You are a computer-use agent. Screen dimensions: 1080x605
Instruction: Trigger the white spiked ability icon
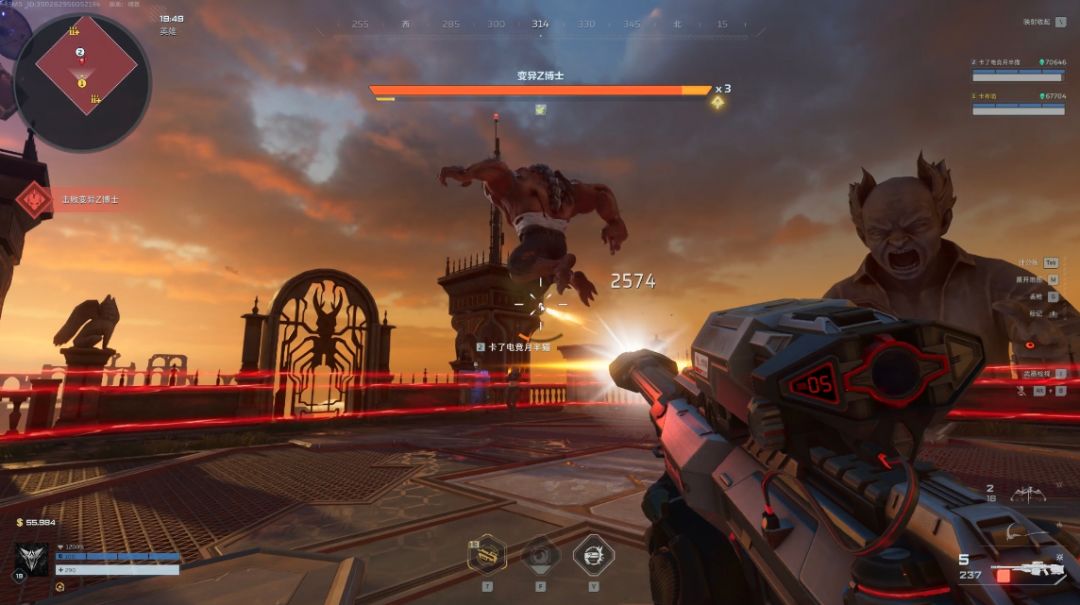593,554
